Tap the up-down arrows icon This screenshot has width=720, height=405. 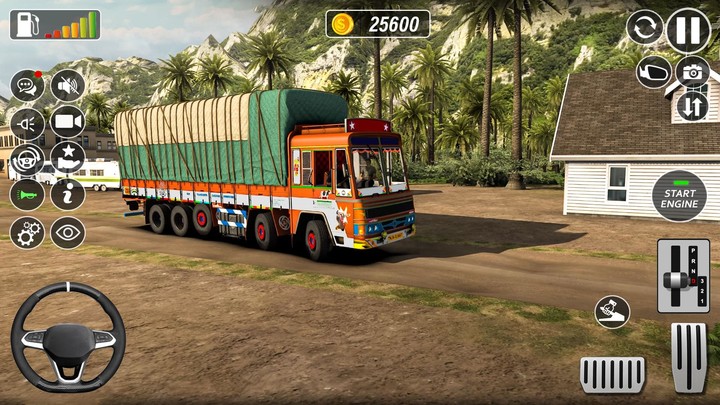(x=692, y=105)
